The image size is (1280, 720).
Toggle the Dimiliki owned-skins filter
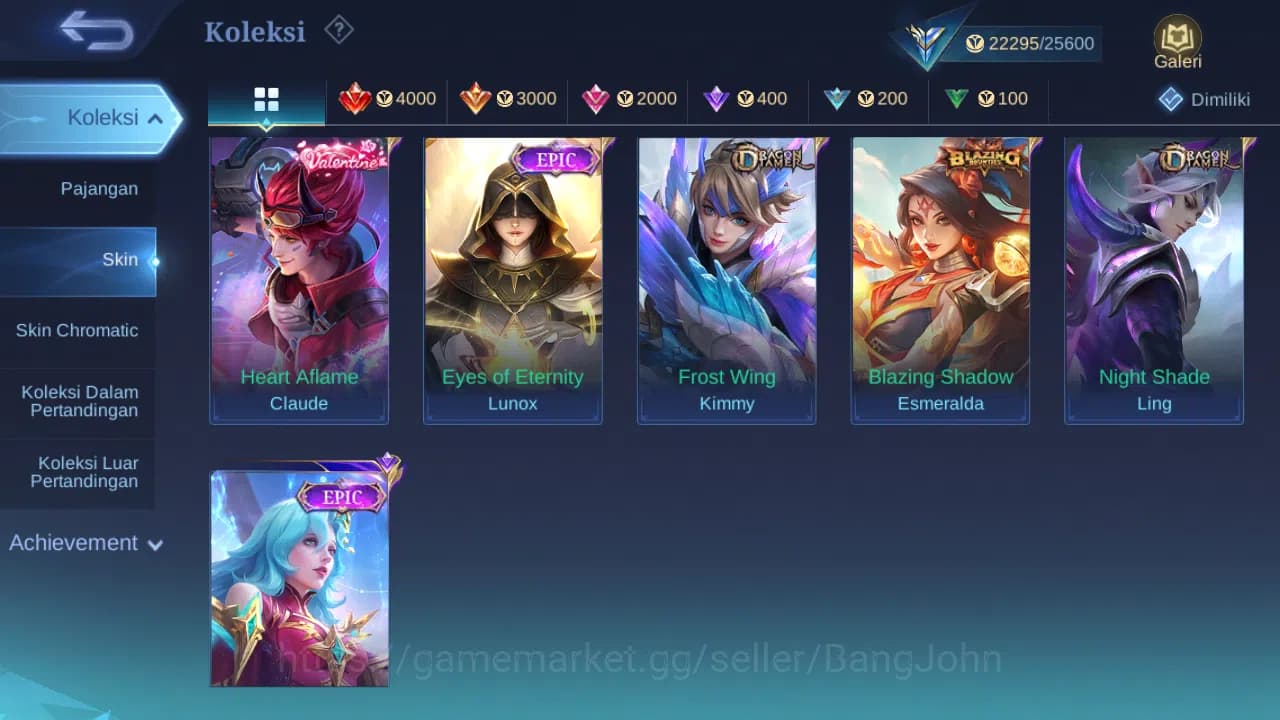point(1205,99)
